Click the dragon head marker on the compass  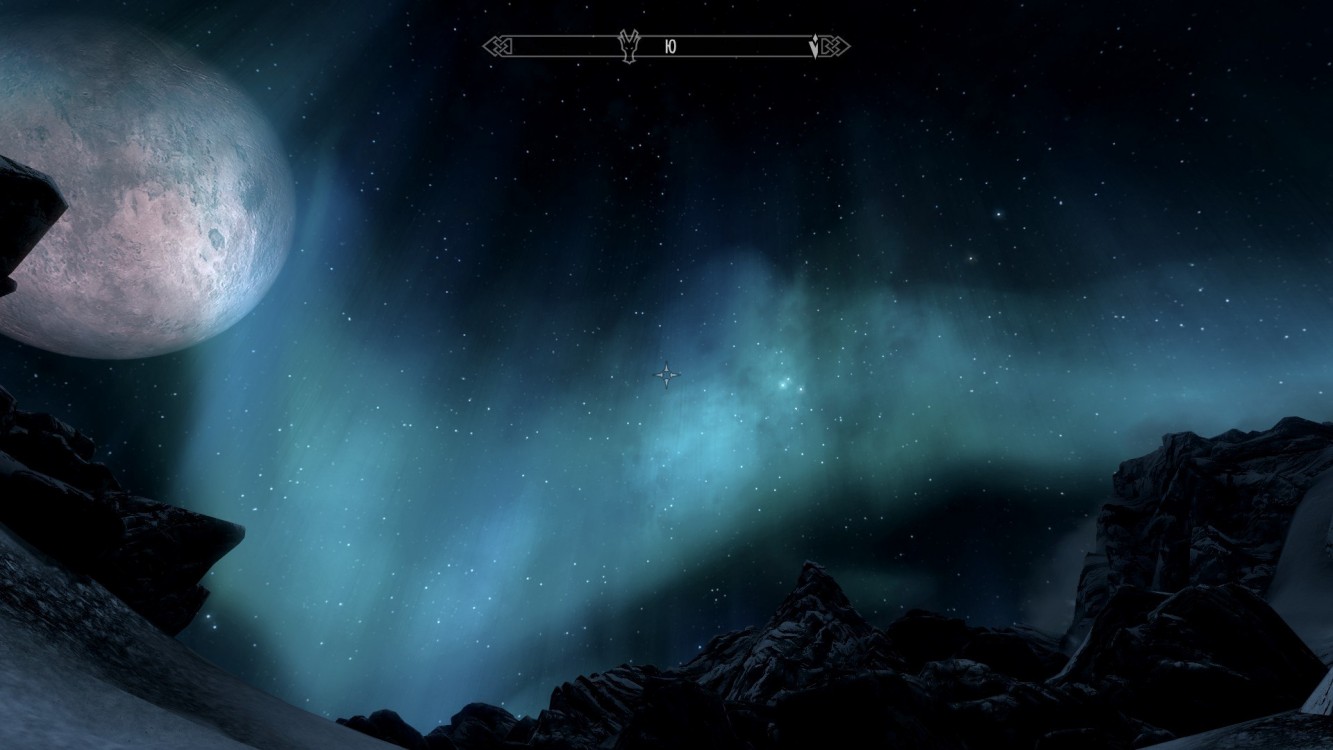point(628,46)
